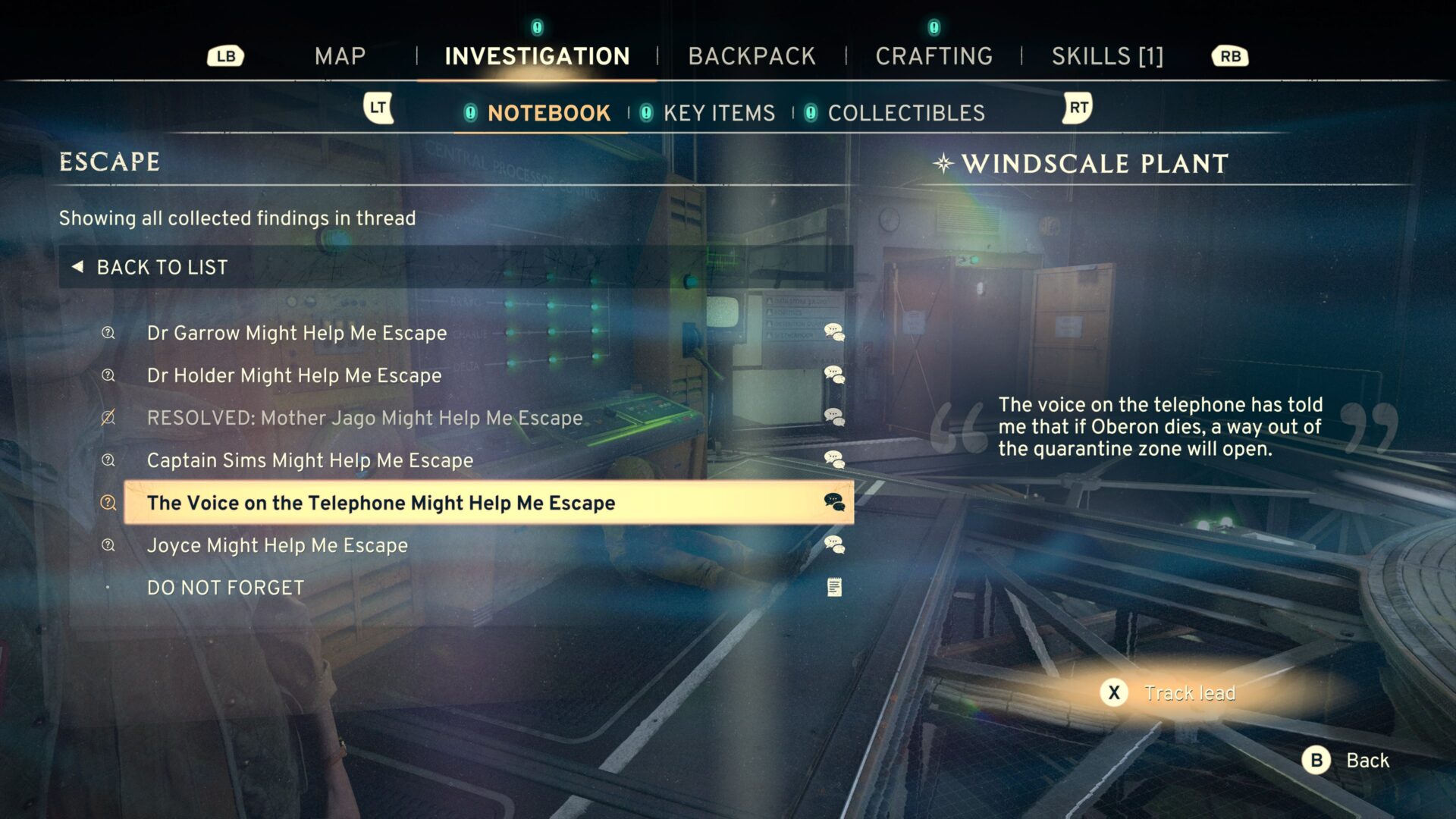Open the Investigation tab
Viewport: 1456px width, 819px height.
(x=537, y=56)
